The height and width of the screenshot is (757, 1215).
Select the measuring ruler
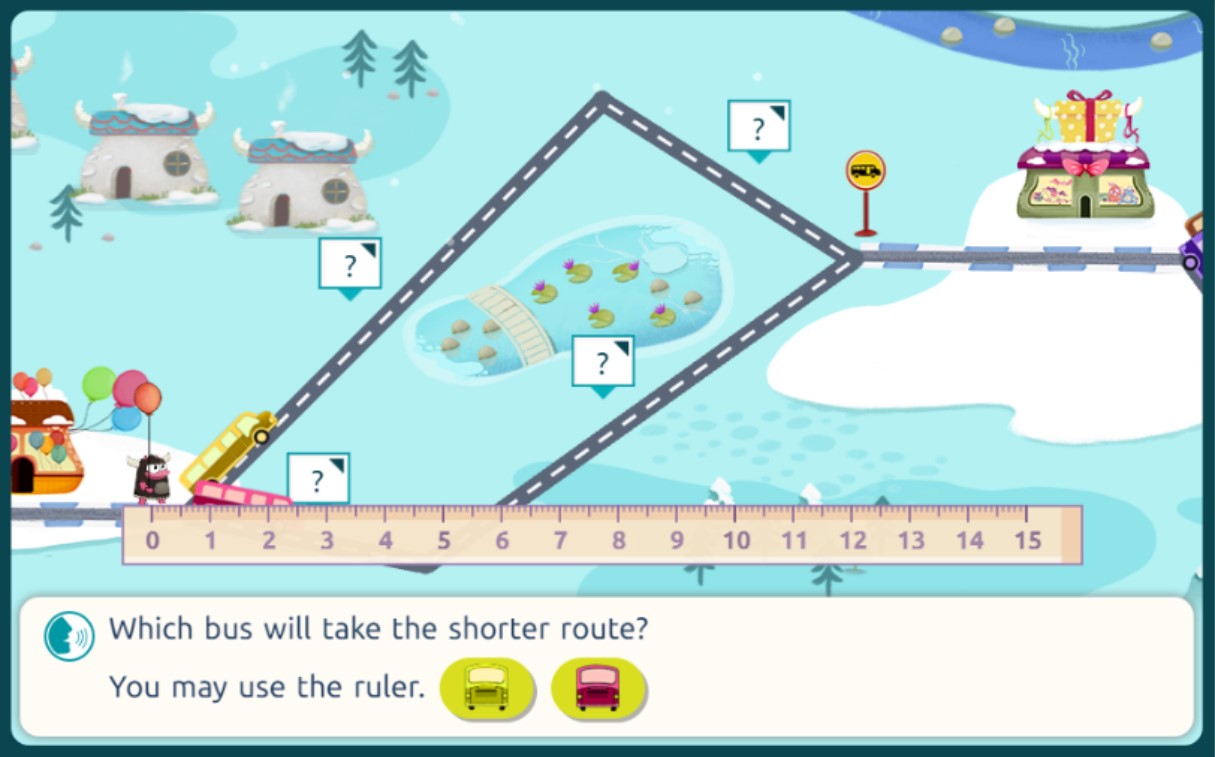[602, 535]
